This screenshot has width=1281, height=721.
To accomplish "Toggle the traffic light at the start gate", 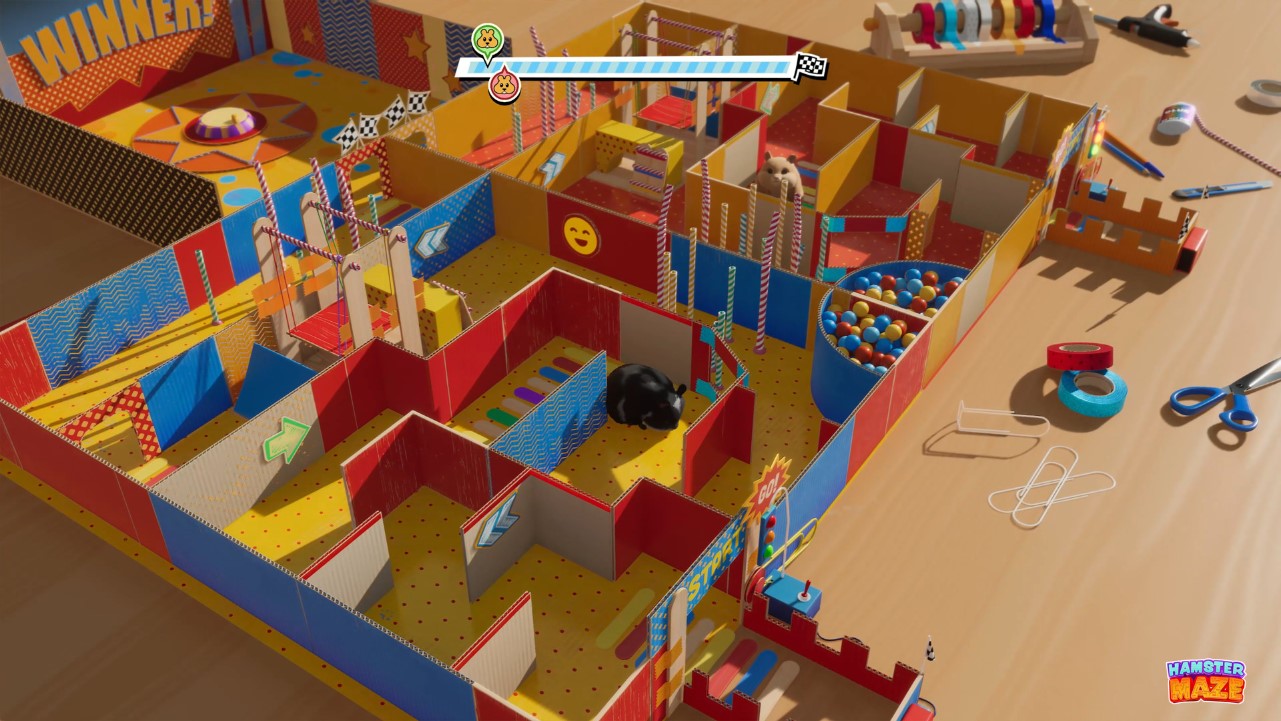I will pos(769,535).
